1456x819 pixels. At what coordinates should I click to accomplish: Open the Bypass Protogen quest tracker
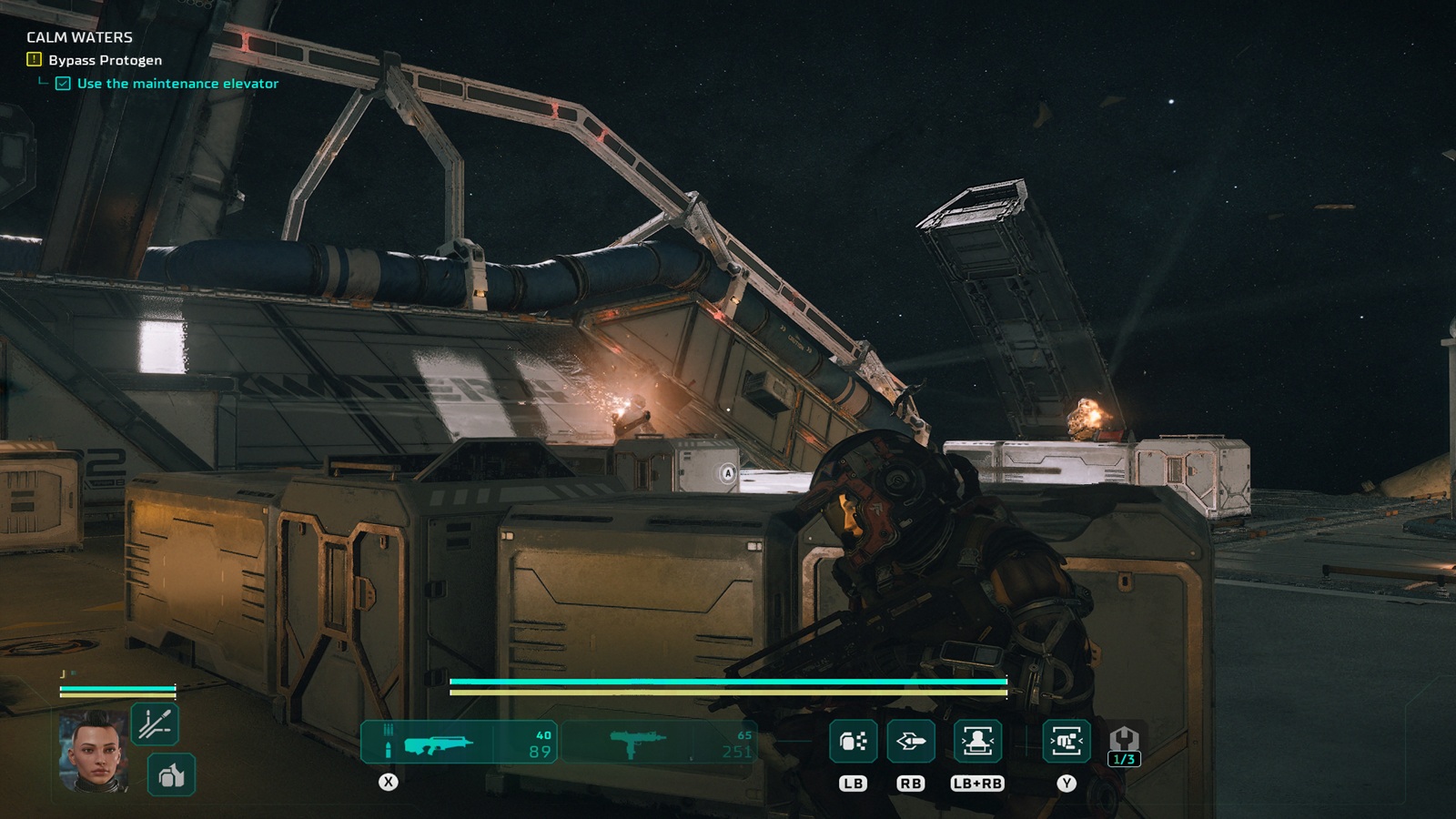pyautogui.click(x=105, y=60)
